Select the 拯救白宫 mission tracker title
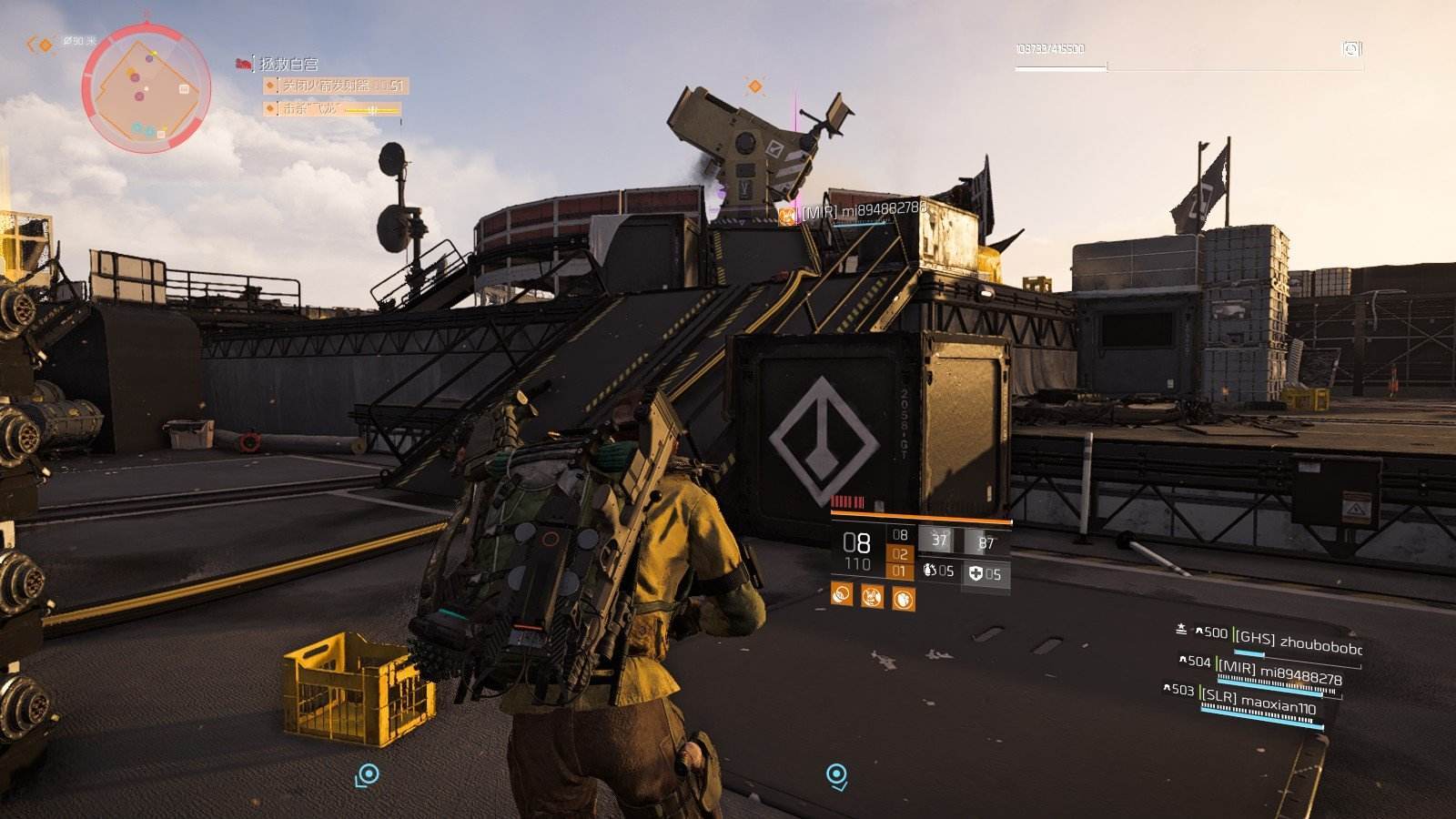 point(288,64)
